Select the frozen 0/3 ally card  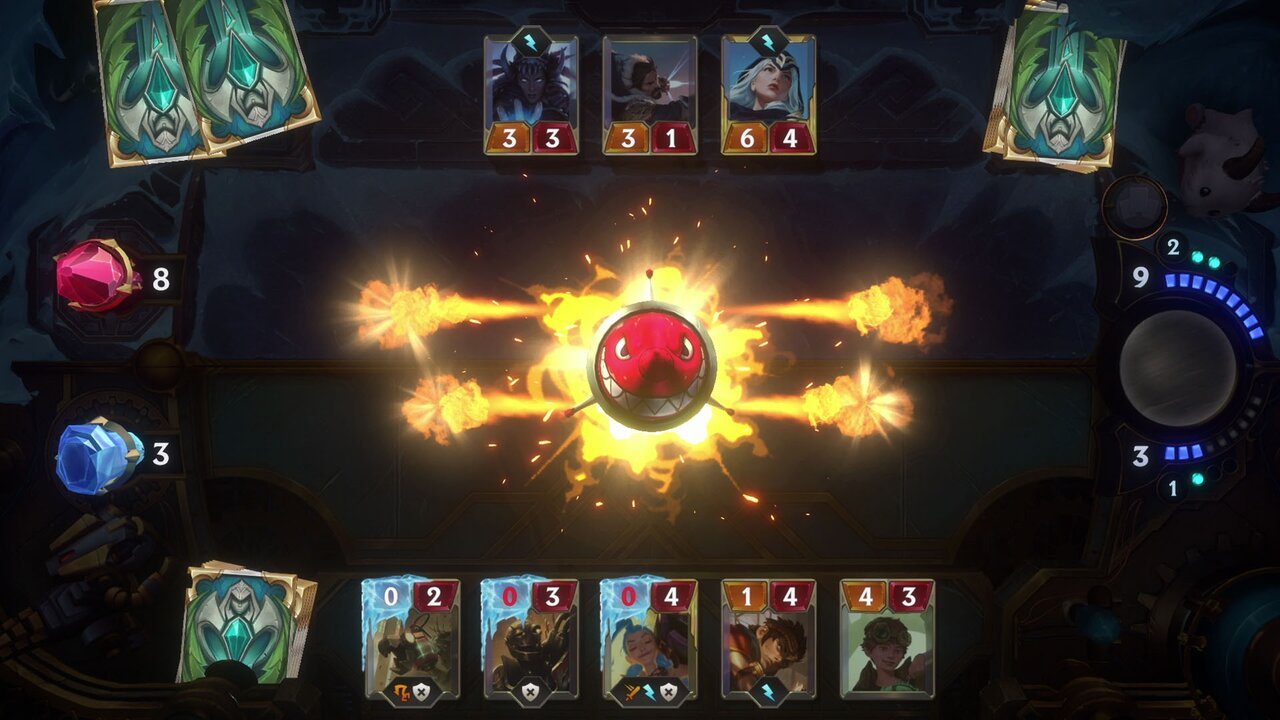click(x=530, y=638)
